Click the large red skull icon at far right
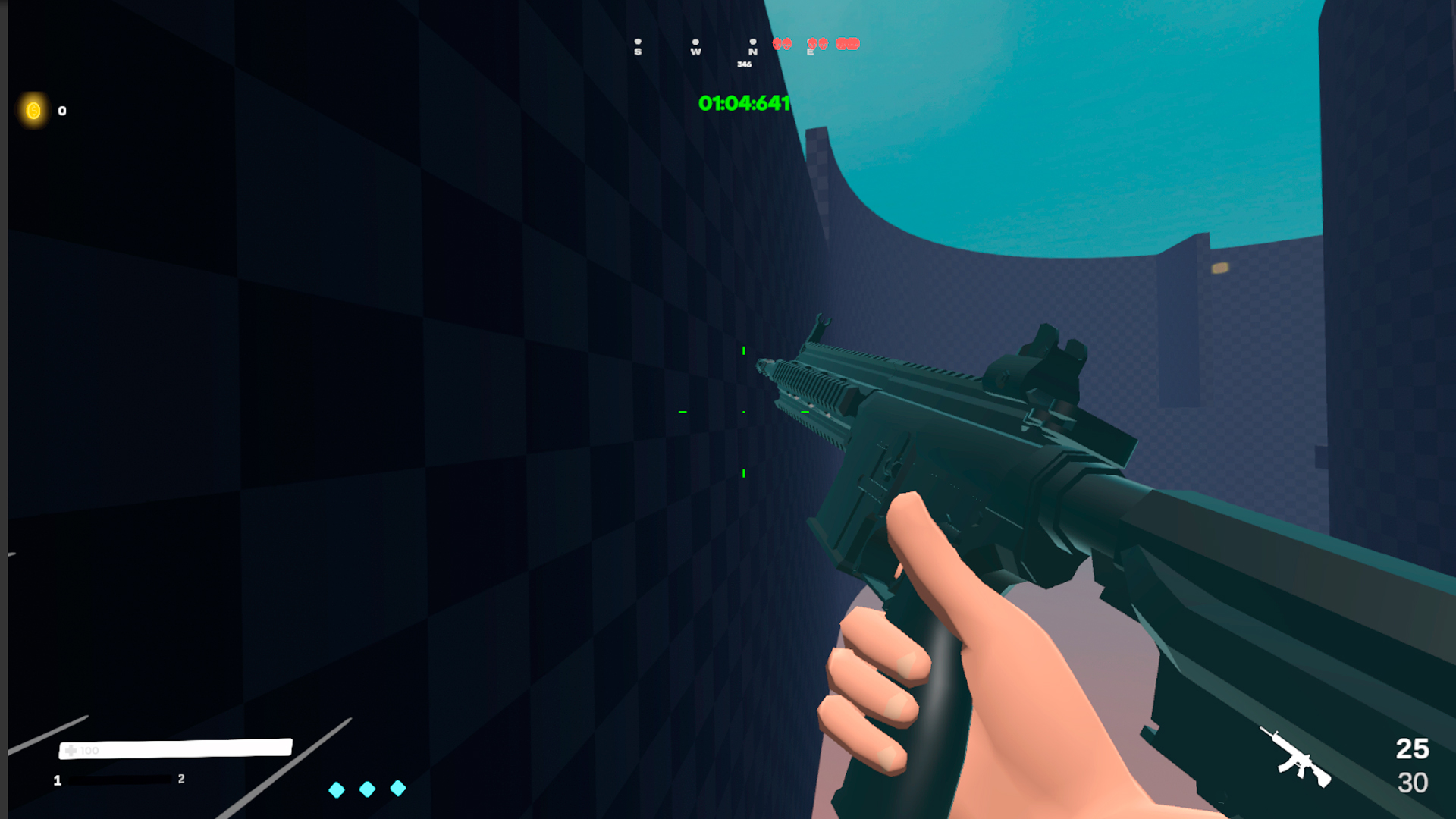 (x=847, y=45)
